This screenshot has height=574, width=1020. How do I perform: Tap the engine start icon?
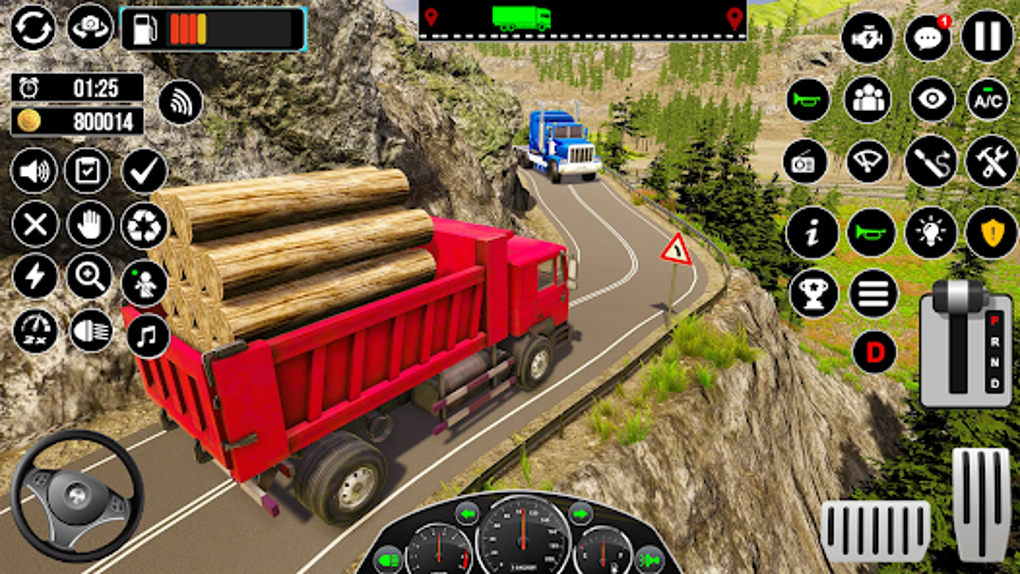click(866, 39)
